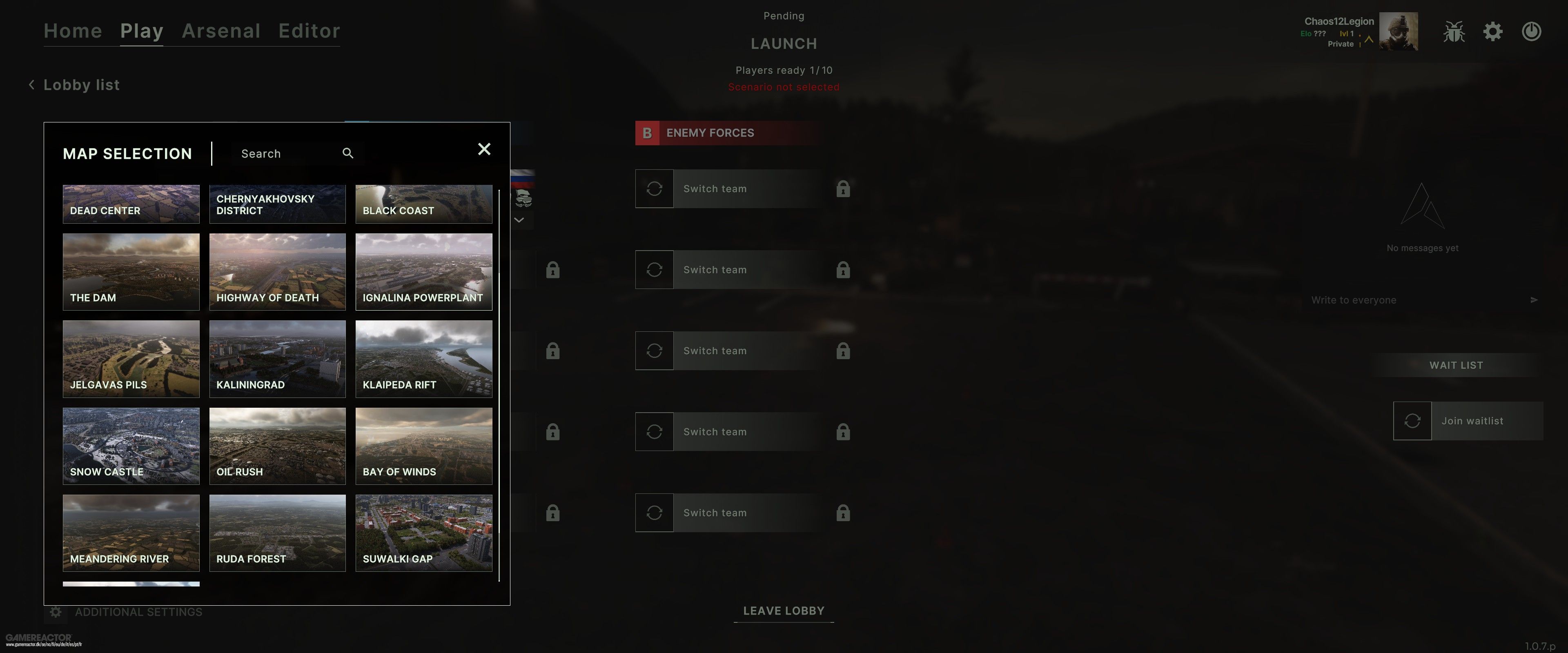The height and width of the screenshot is (653, 1568).
Task: Click the bug report icon
Action: (1454, 32)
